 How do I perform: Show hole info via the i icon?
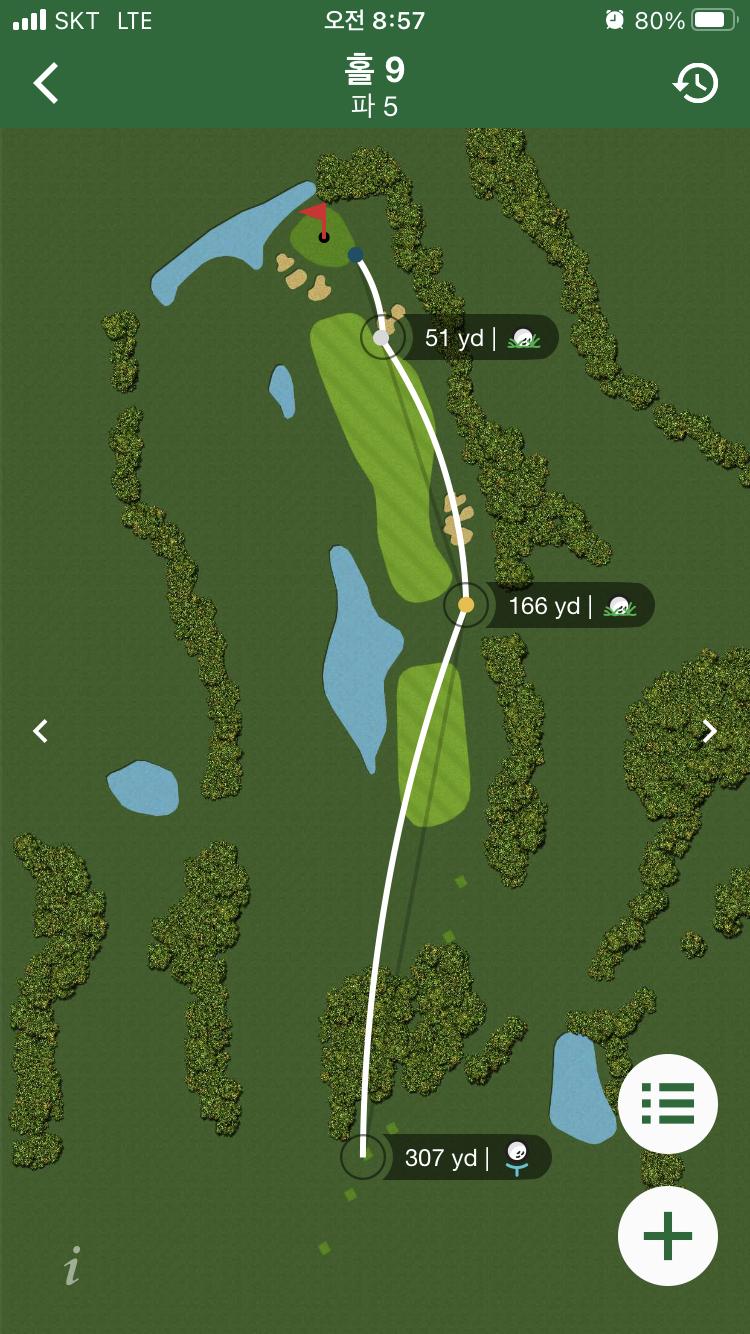pyautogui.click(x=72, y=1266)
